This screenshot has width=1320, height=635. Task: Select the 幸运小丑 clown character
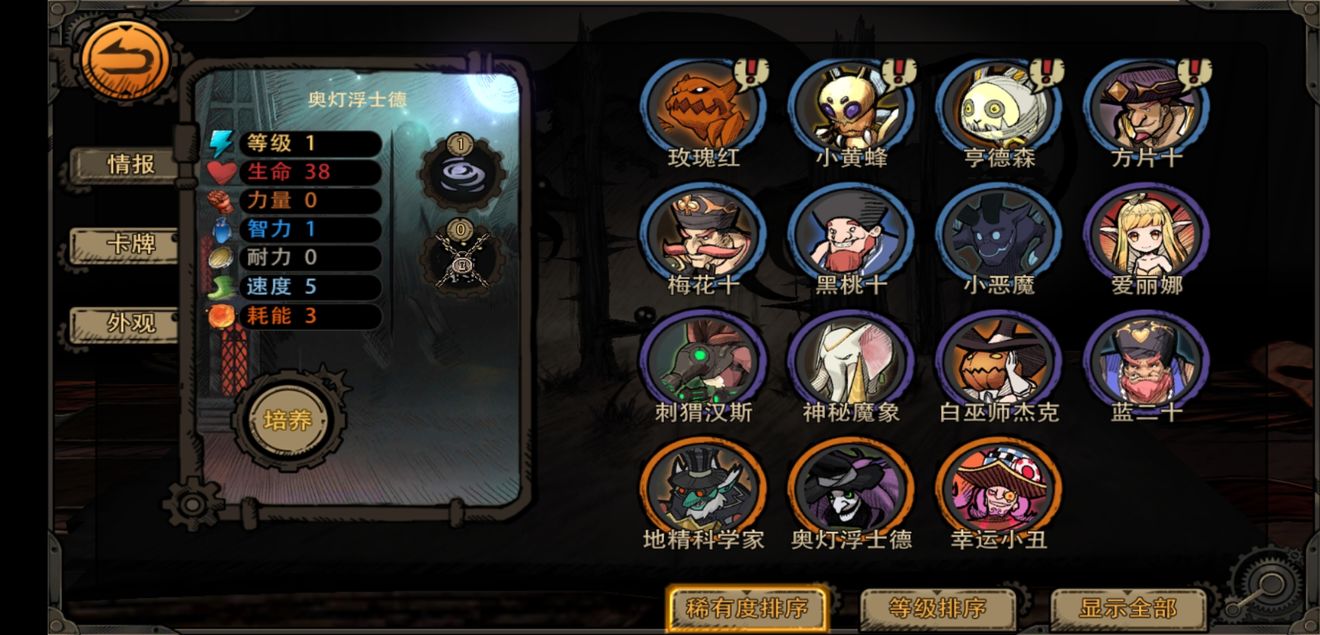tap(998, 489)
